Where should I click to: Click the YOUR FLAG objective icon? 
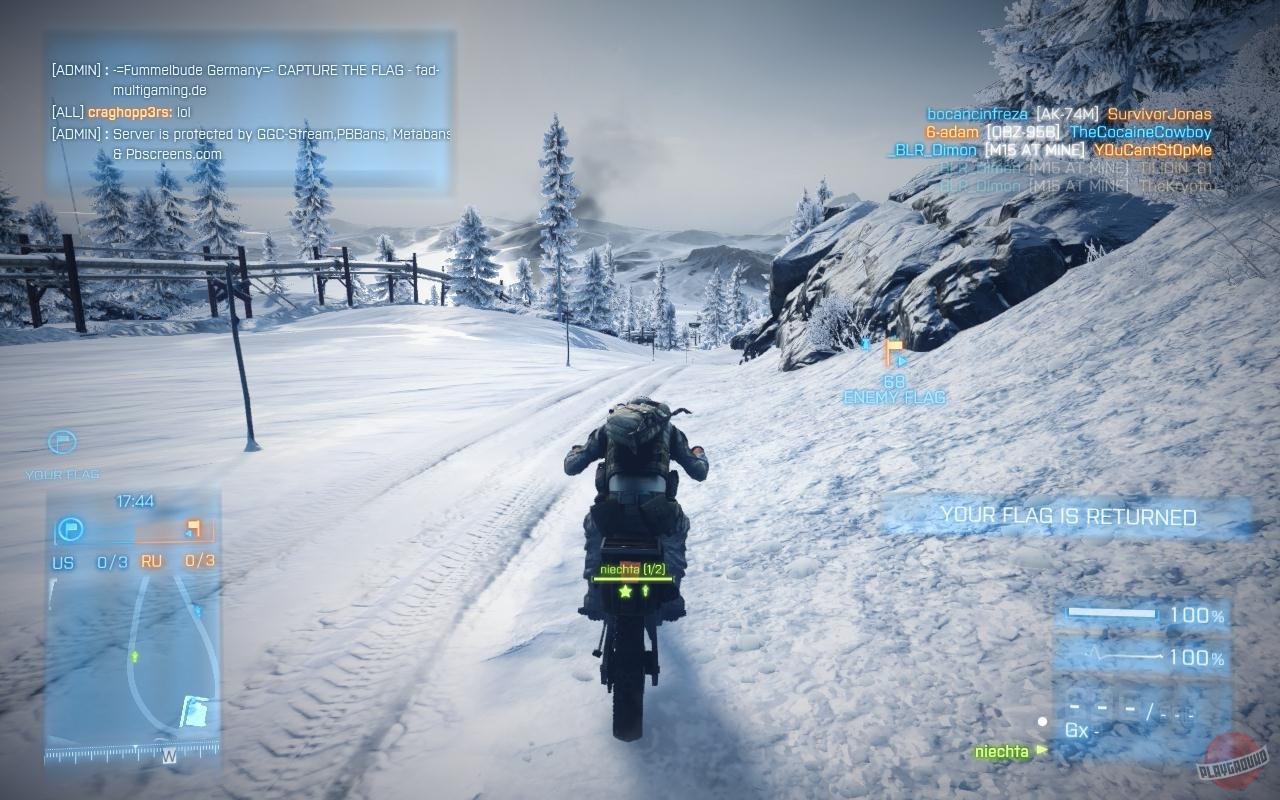[x=62, y=442]
